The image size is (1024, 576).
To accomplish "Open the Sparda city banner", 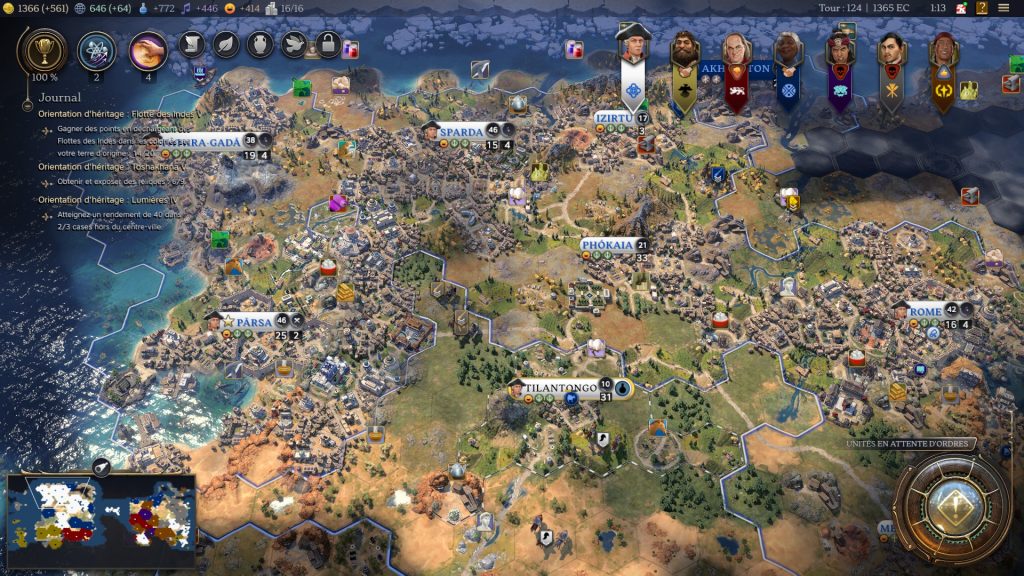I will tap(465, 131).
